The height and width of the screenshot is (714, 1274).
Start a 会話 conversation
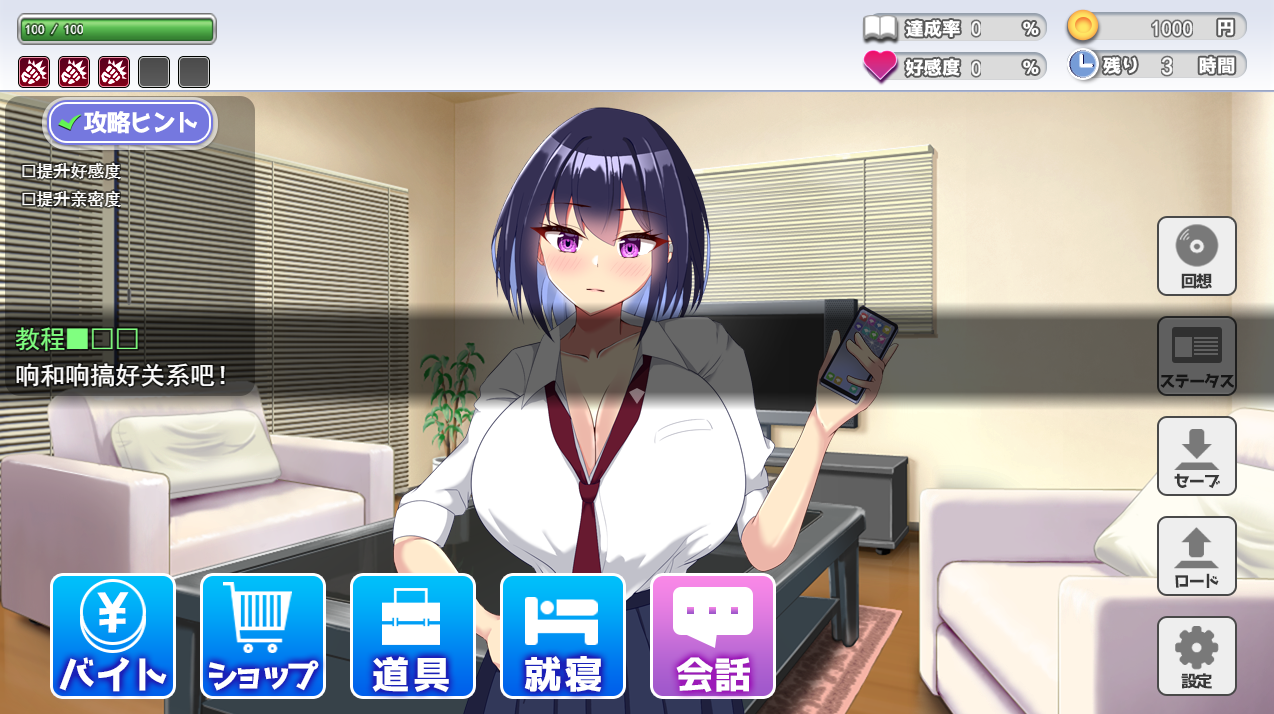tap(712, 635)
